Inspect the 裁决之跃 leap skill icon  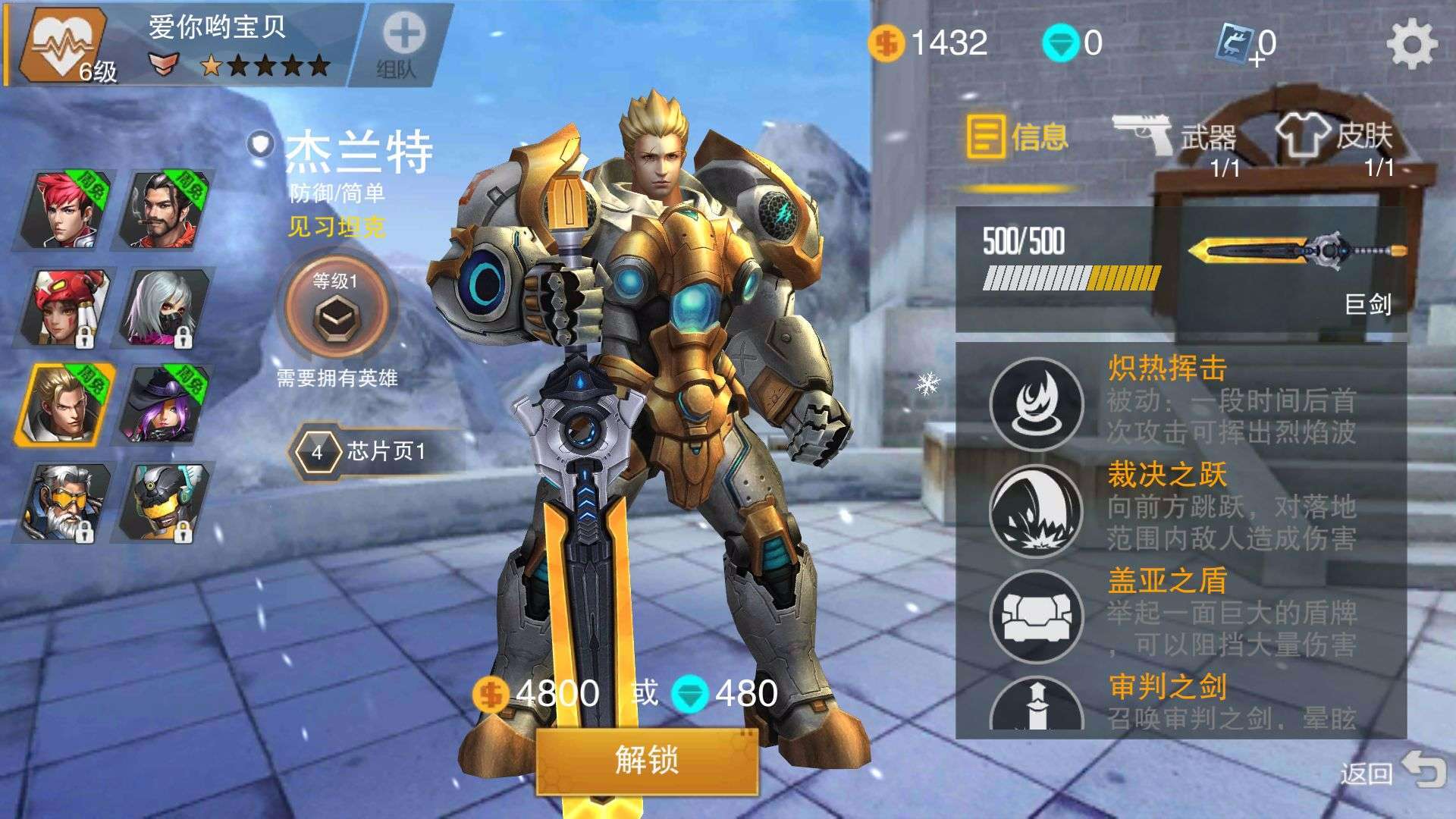[x=1036, y=510]
